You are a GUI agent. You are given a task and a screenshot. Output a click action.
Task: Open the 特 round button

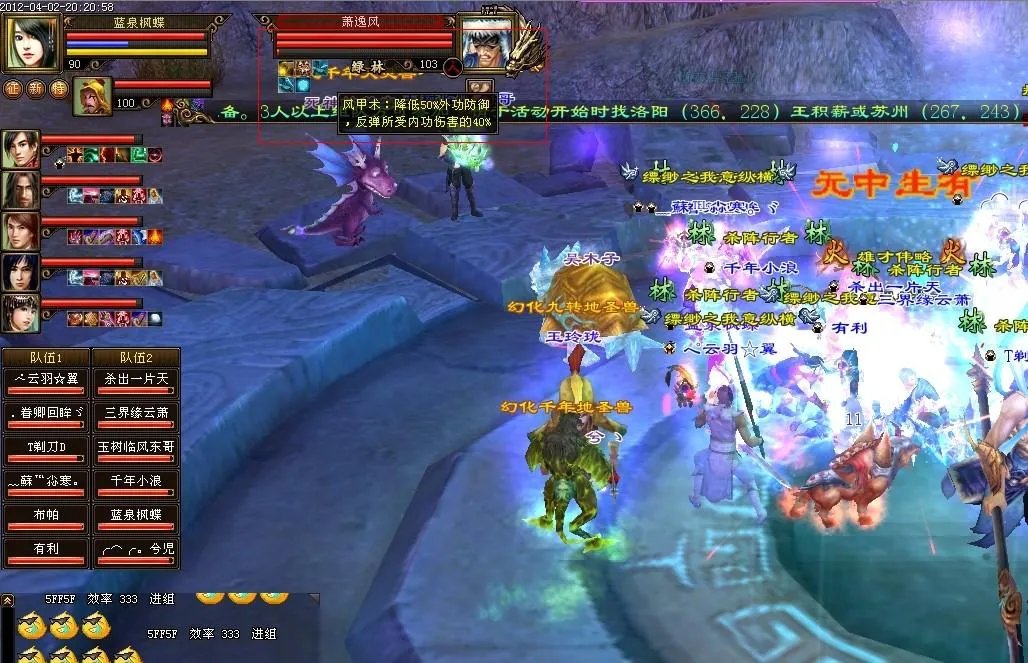(59, 88)
